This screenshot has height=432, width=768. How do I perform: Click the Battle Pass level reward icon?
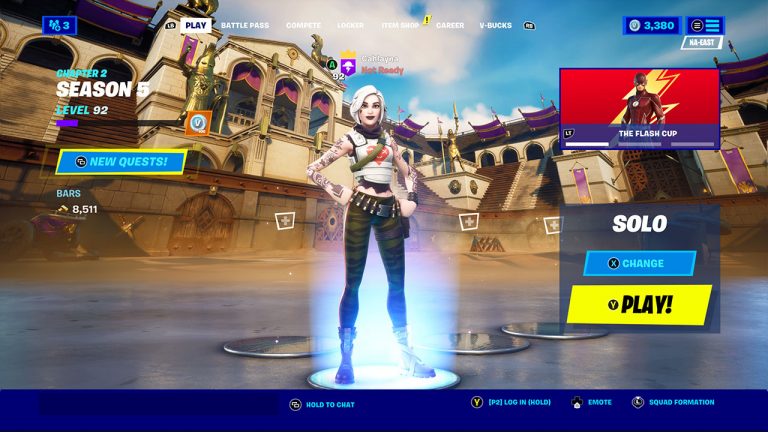tap(197, 123)
